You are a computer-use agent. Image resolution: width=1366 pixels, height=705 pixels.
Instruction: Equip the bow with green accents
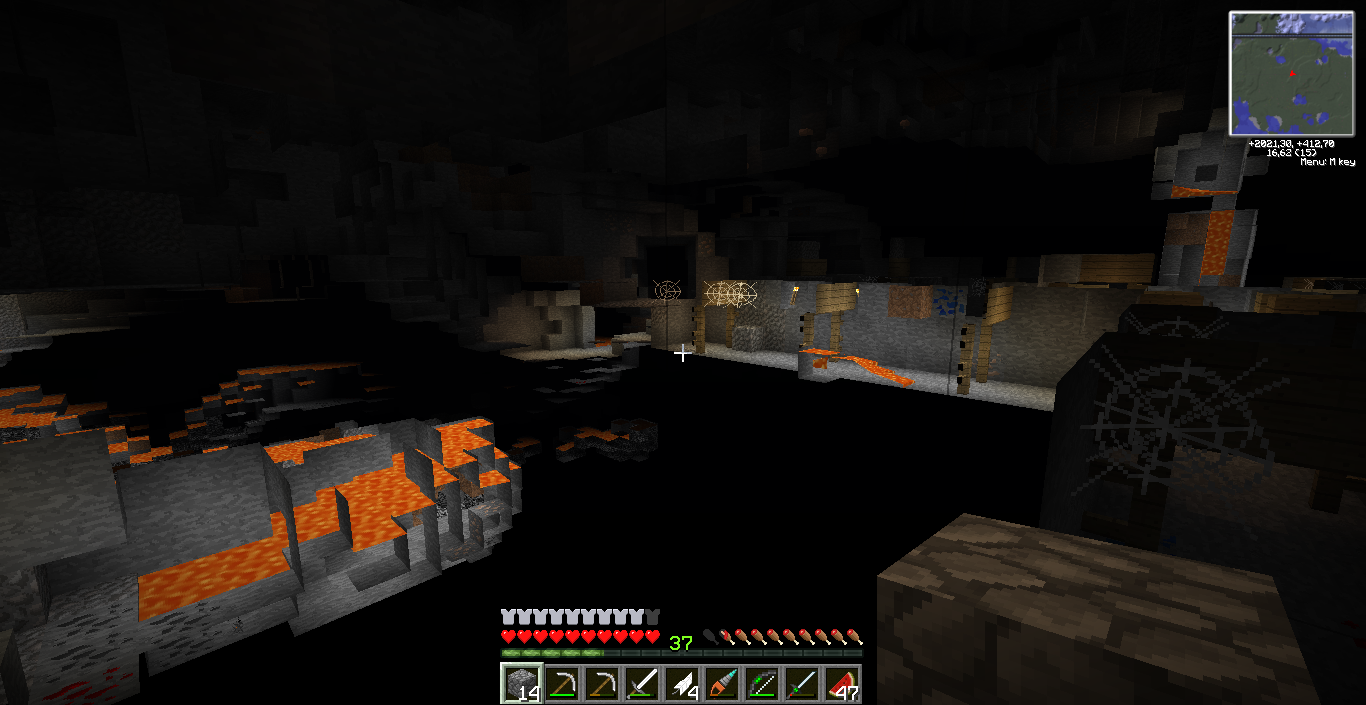pos(761,684)
